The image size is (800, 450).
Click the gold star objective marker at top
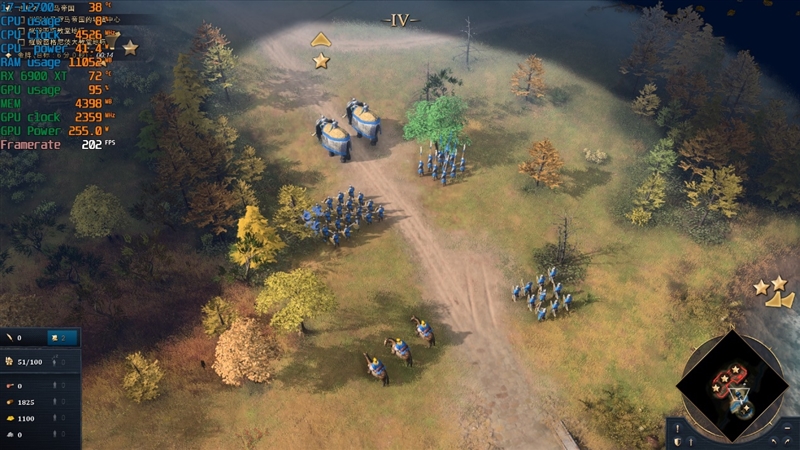[x=321, y=61]
